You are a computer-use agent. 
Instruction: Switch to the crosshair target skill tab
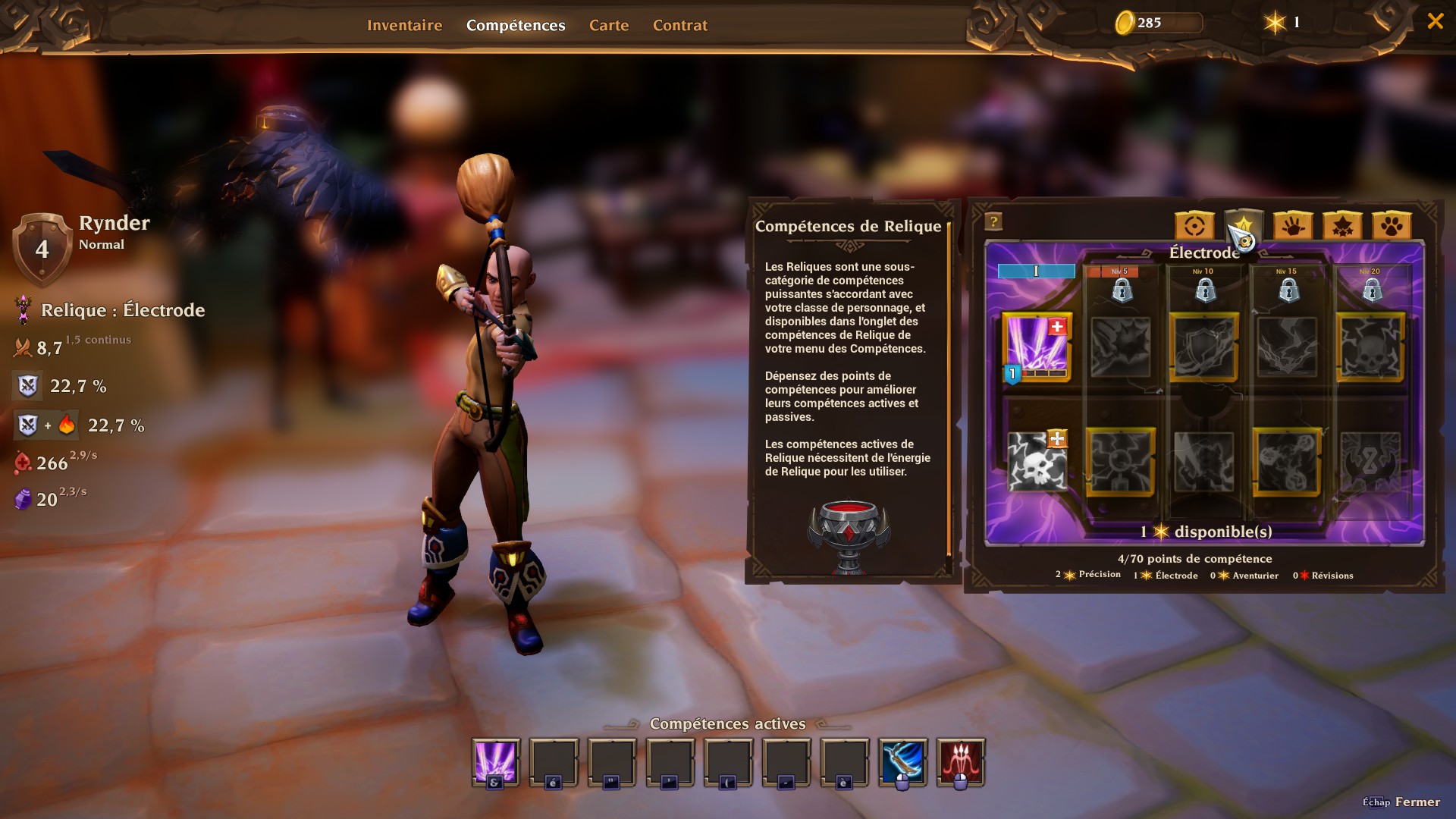[1194, 226]
